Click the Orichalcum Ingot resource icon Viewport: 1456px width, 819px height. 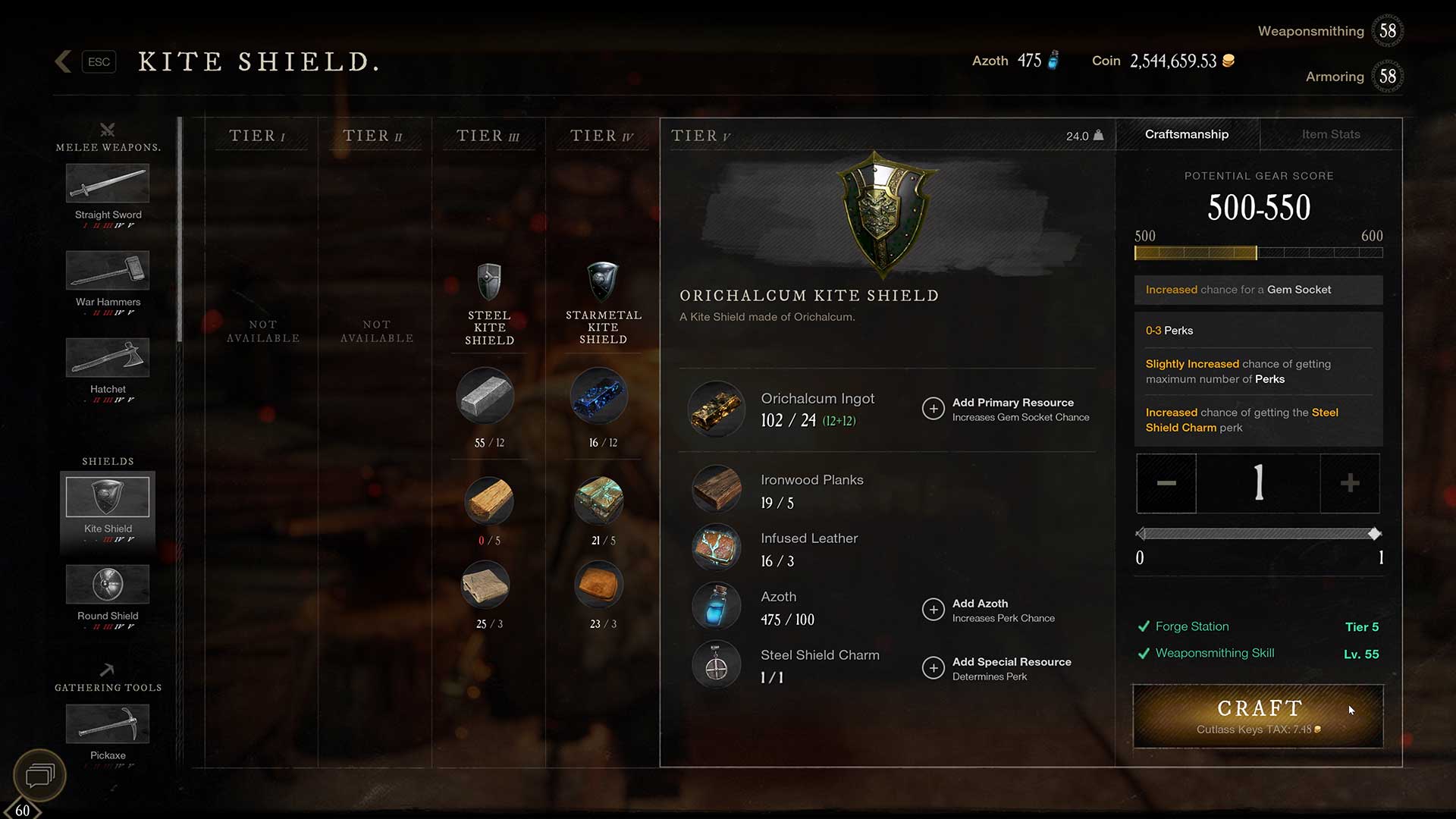click(x=716, y=409)
